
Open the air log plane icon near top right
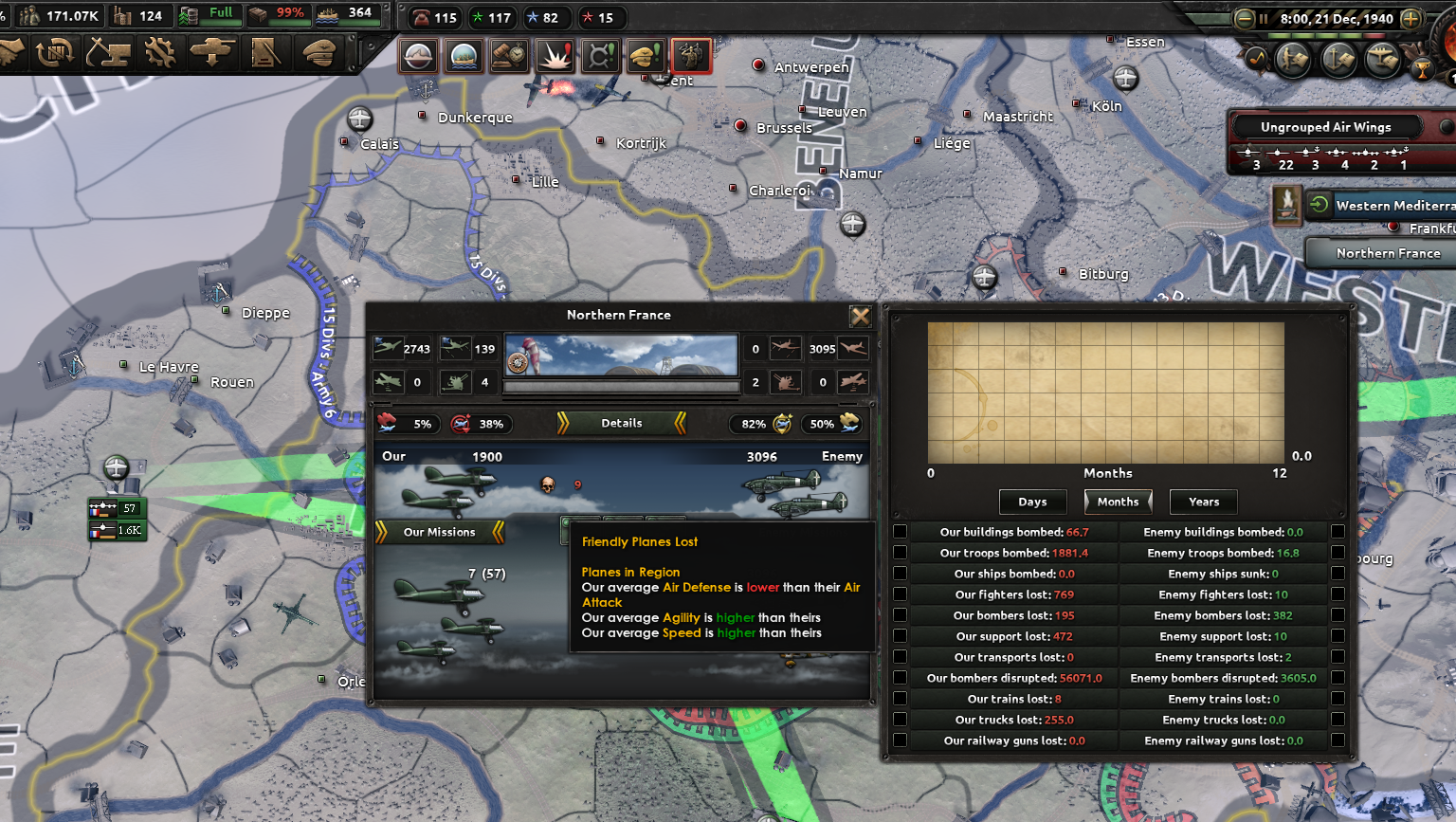coord(1382,60)
